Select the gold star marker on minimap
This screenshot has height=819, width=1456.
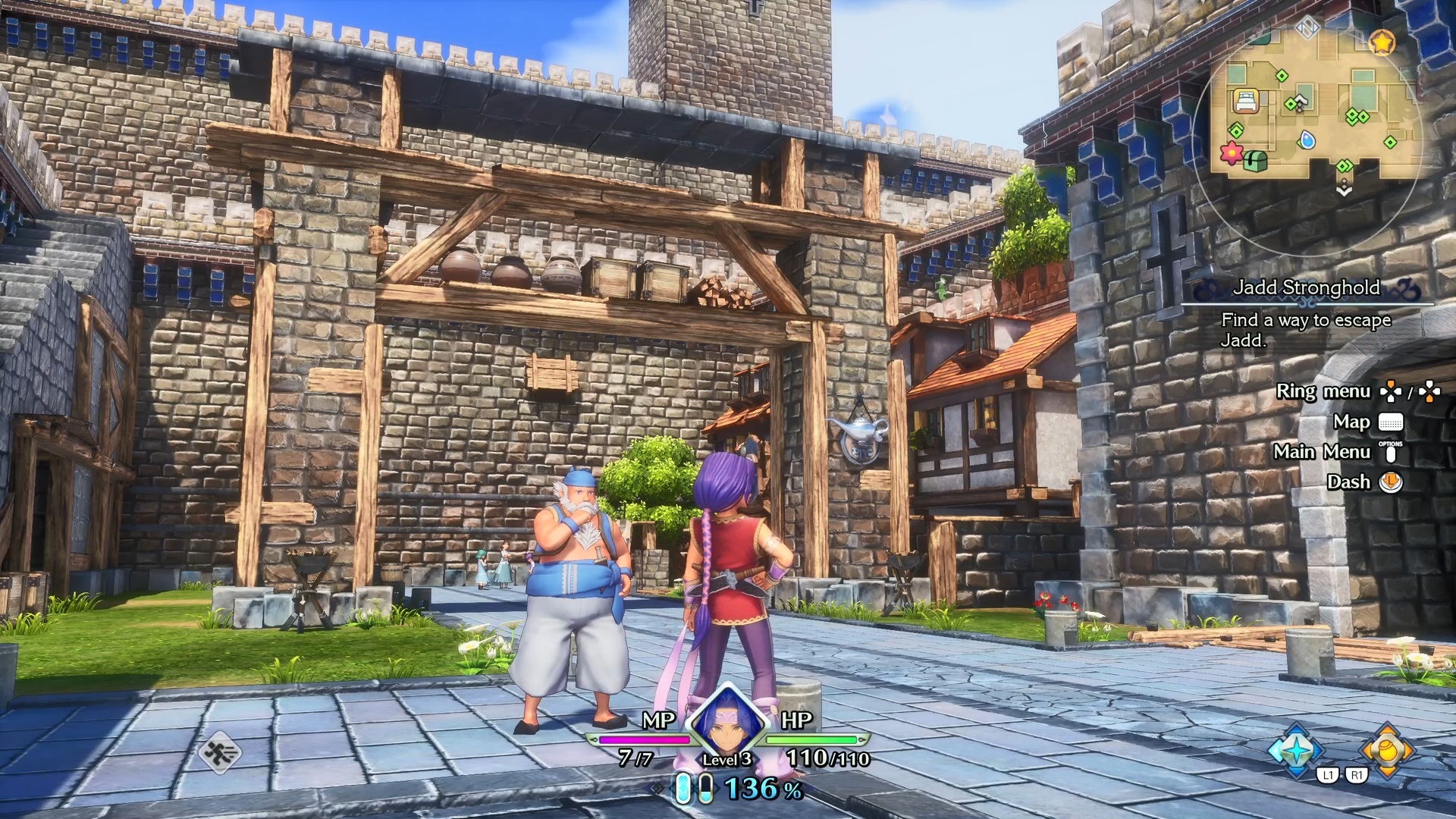pos(1382,42)
